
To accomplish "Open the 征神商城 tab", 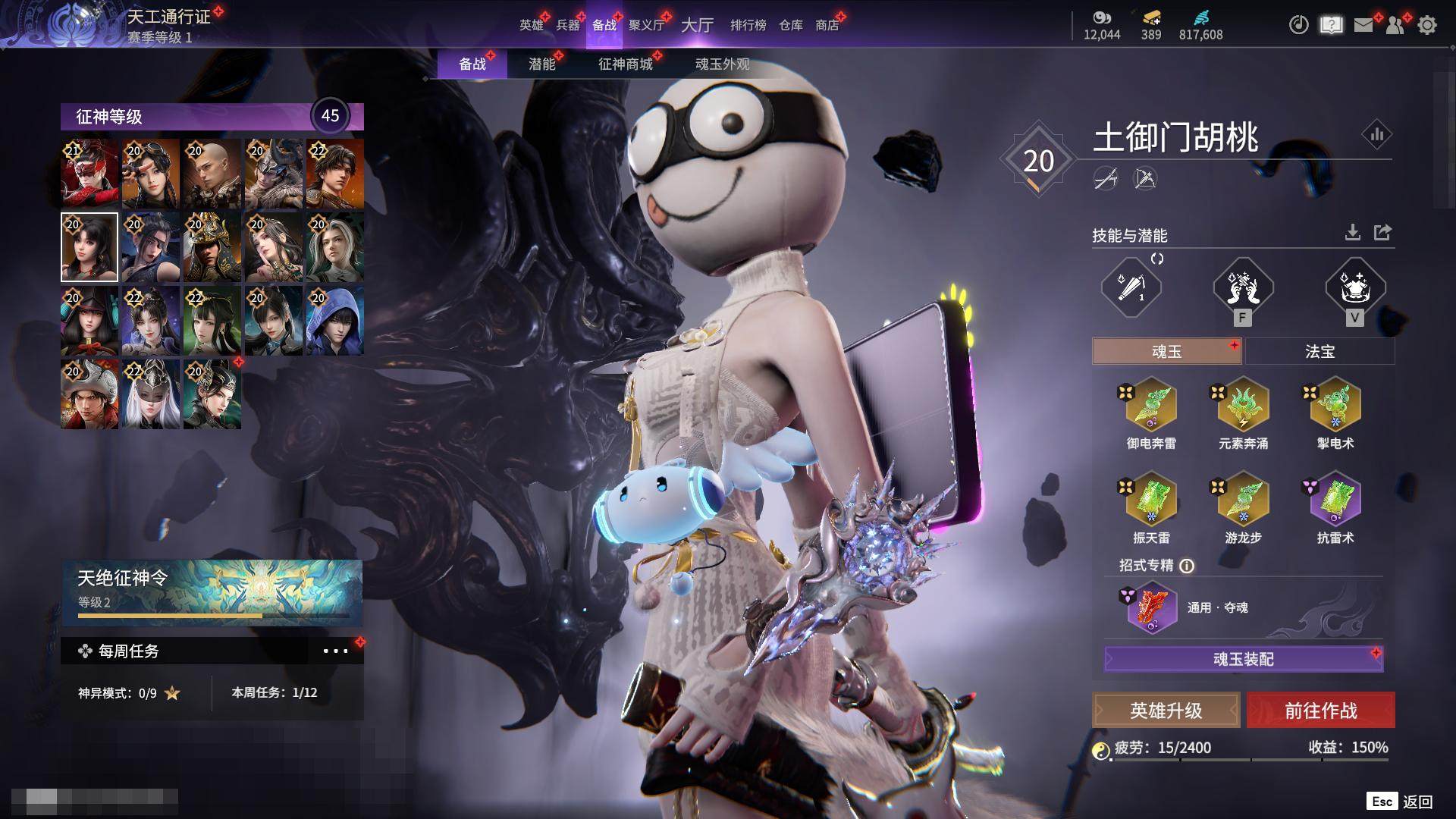I will click(x=625, y=64).
